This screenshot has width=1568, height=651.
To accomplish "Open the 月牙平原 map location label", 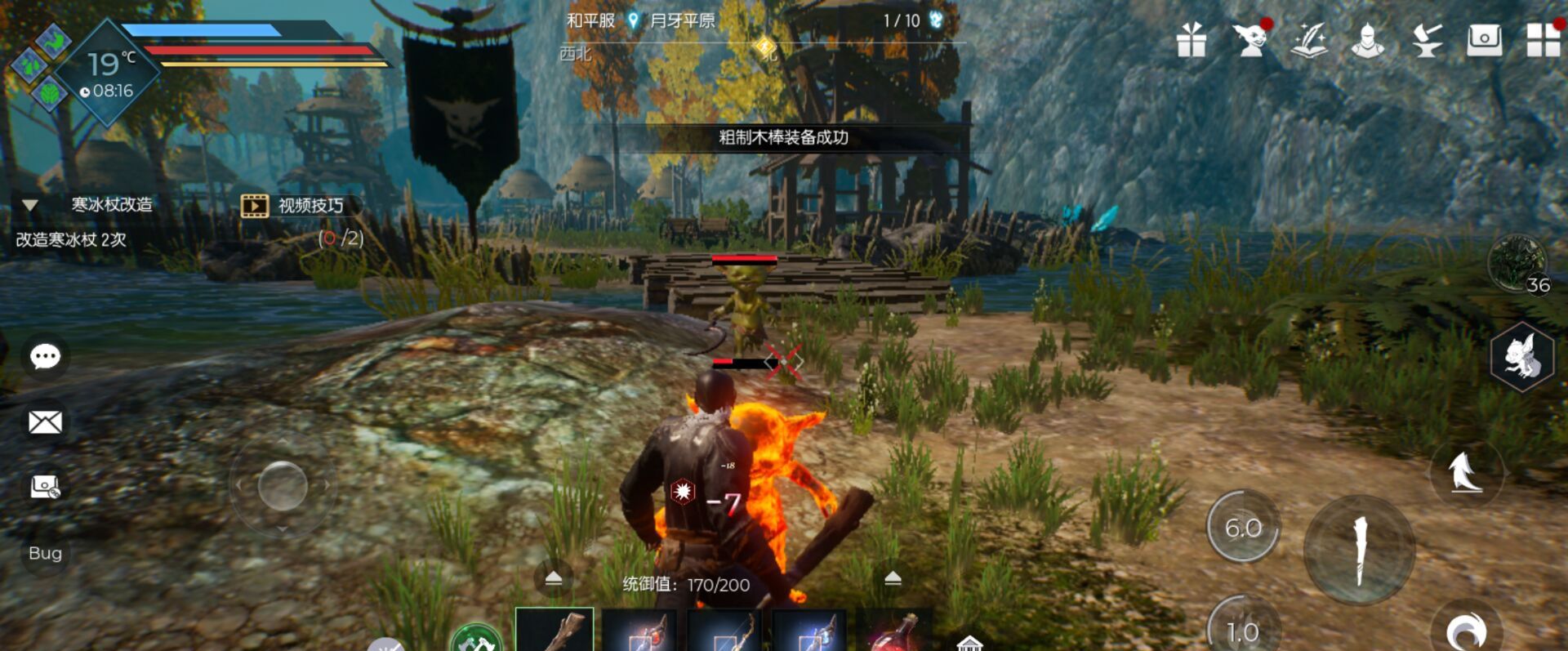I will point(684,20).
